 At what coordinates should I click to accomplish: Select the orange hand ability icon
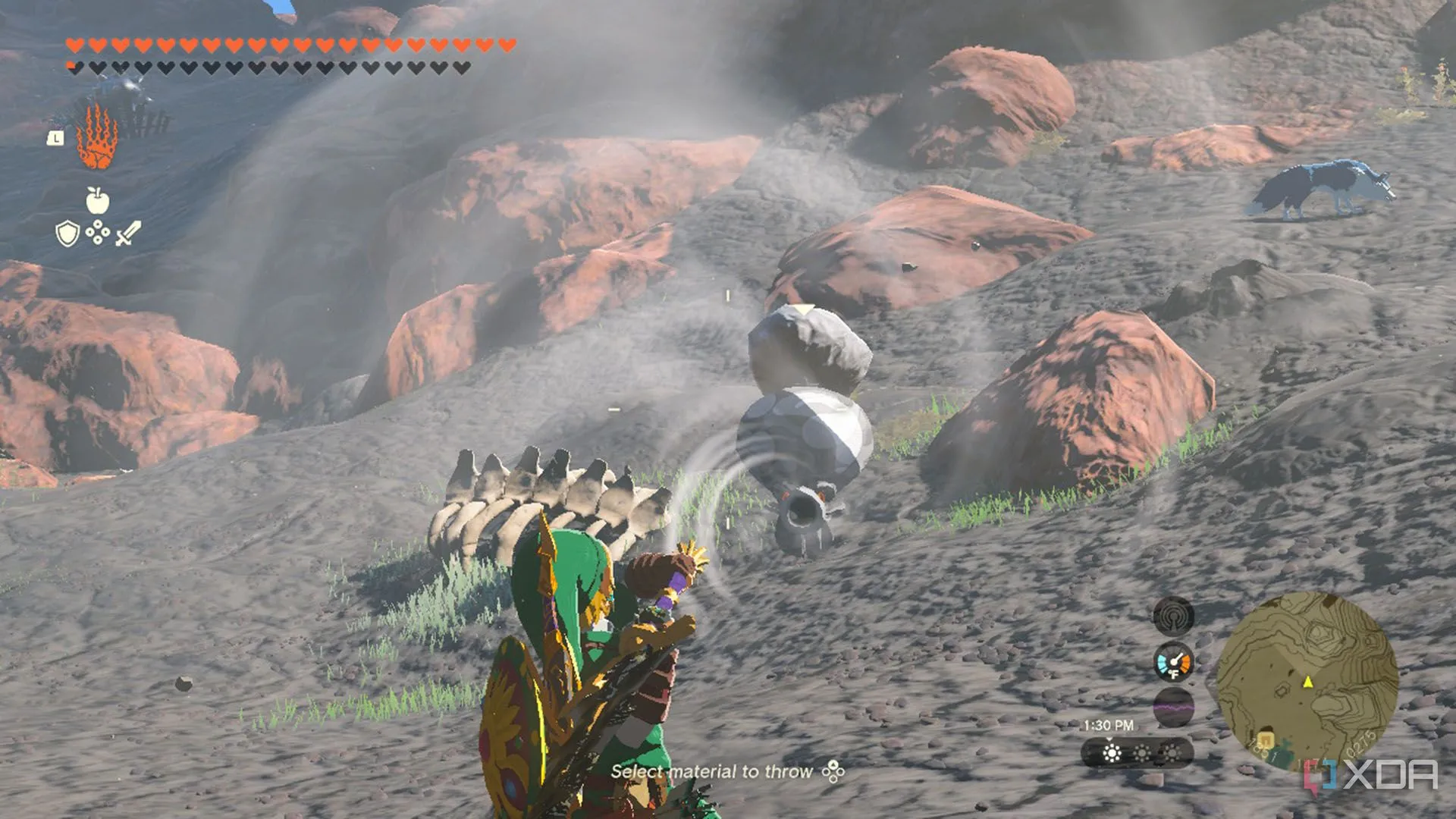click(96, 138)
